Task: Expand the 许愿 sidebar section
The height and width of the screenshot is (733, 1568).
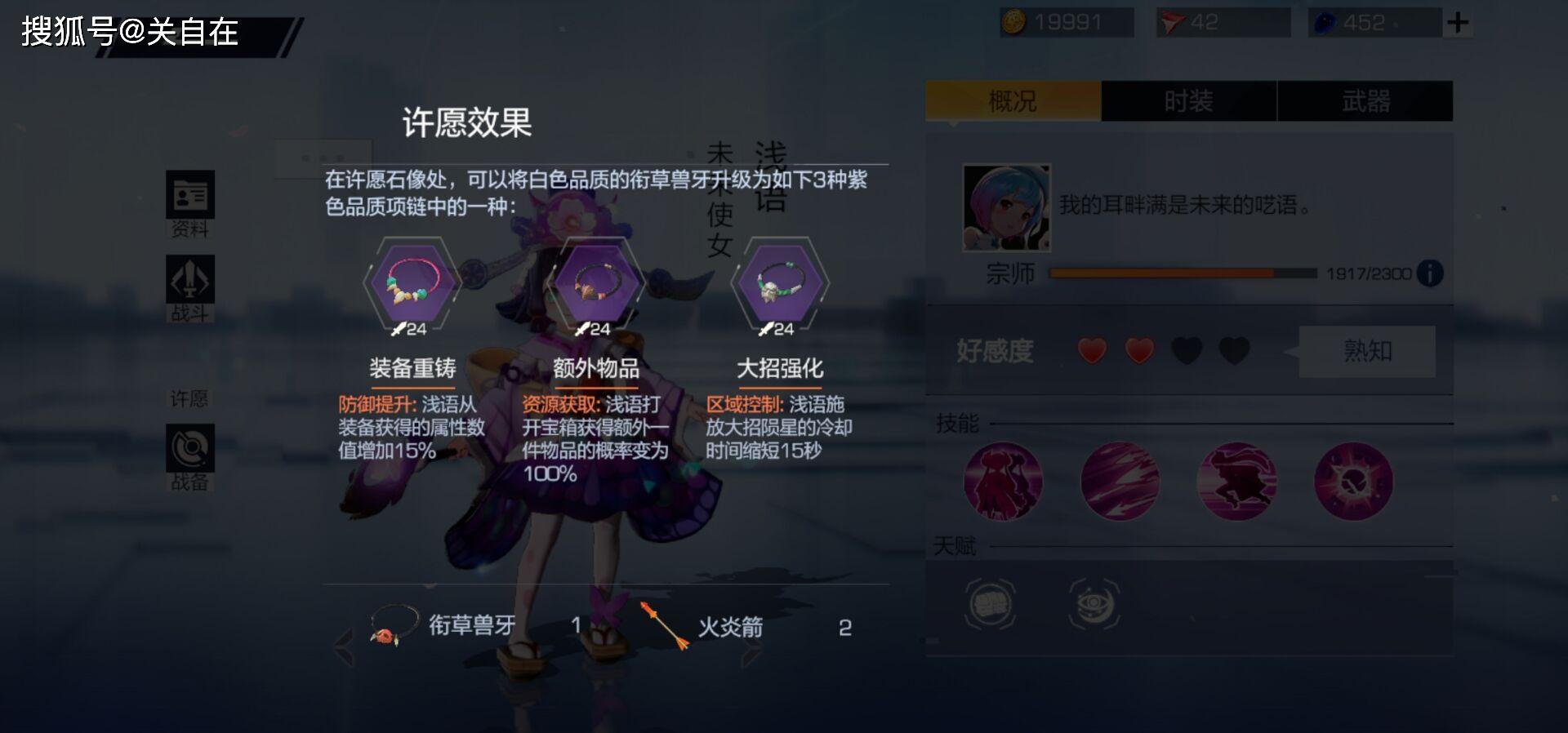Action: [189, 398]
